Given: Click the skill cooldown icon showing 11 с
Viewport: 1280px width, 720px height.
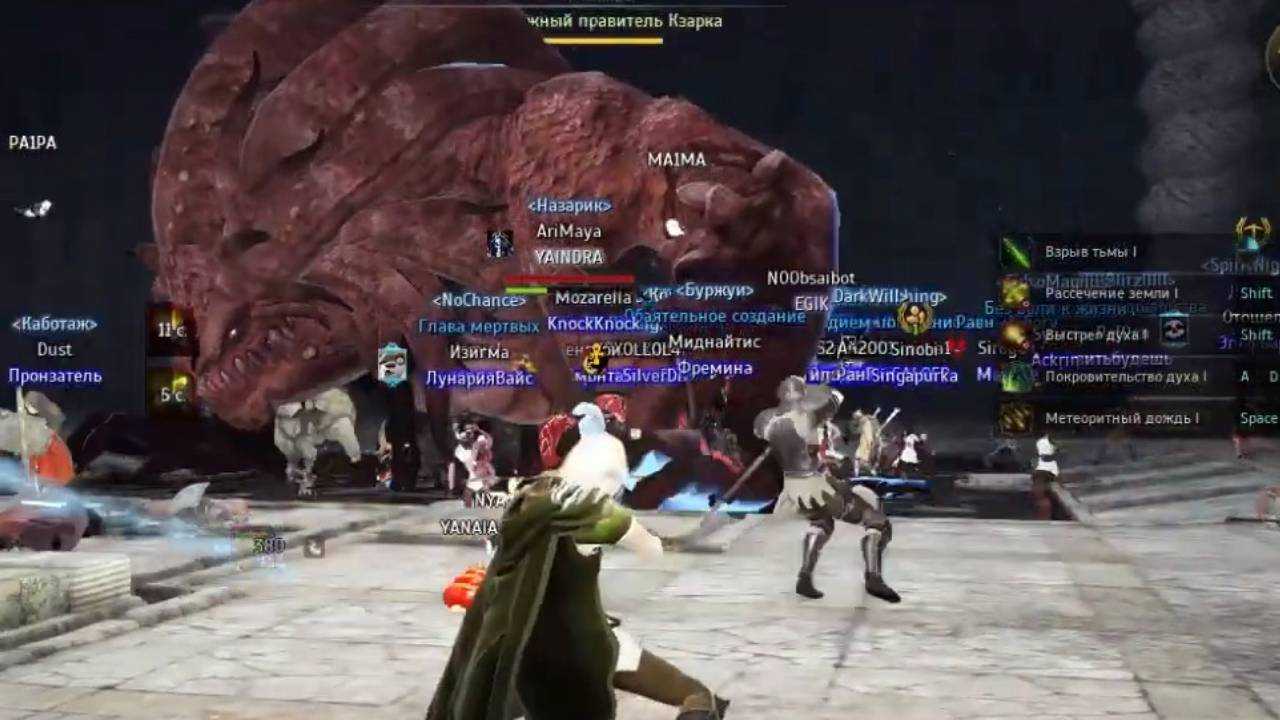Looking at the screenshot, I should 171,330.
